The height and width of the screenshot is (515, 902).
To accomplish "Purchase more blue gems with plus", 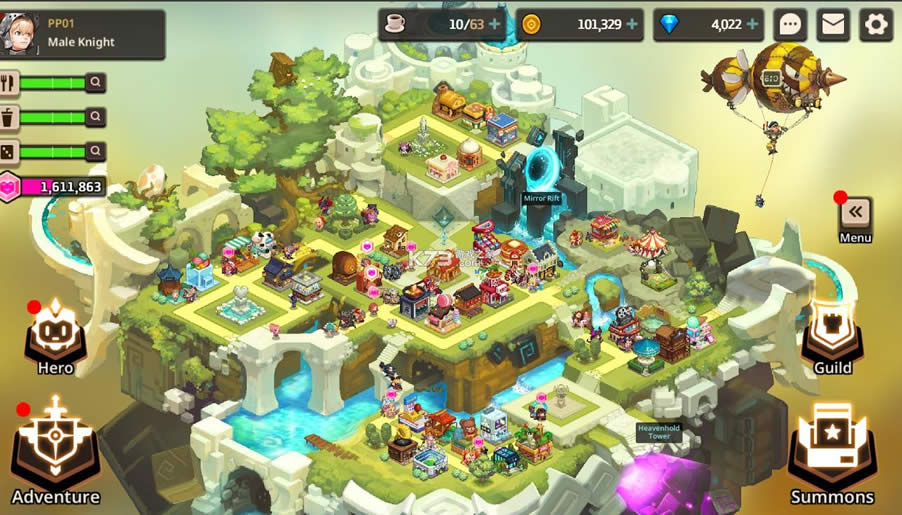I will (752, 25).
